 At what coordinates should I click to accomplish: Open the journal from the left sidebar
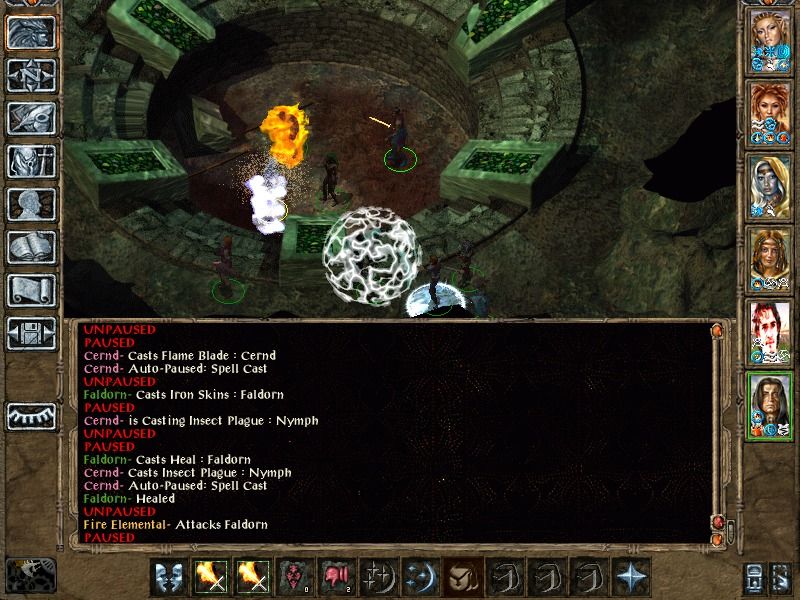point(31,117)
